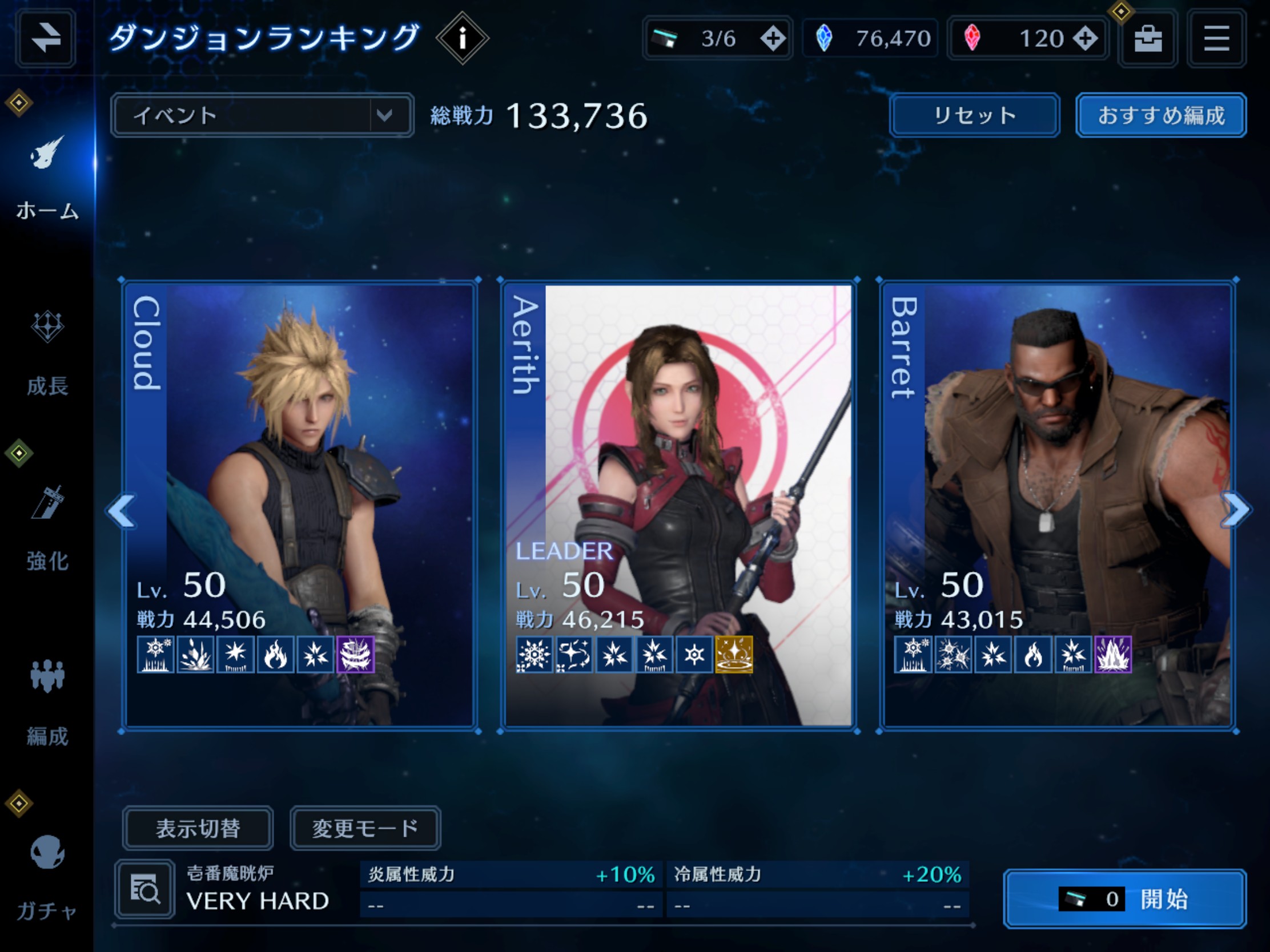Click the exit arrow icon in top-left corner
The image size is (1270, 952).
point(45,38)
